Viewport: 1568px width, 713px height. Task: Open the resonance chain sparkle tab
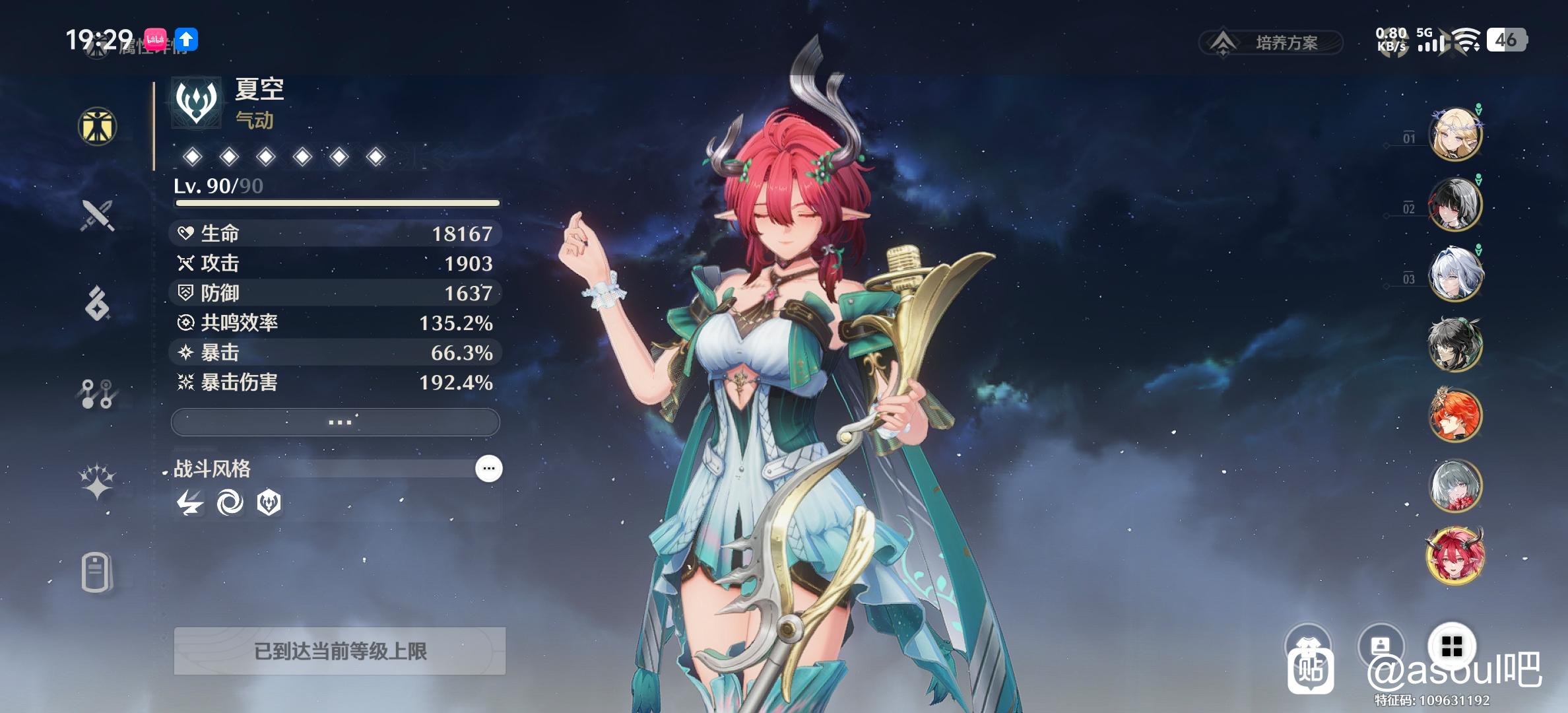pos(98,482)
